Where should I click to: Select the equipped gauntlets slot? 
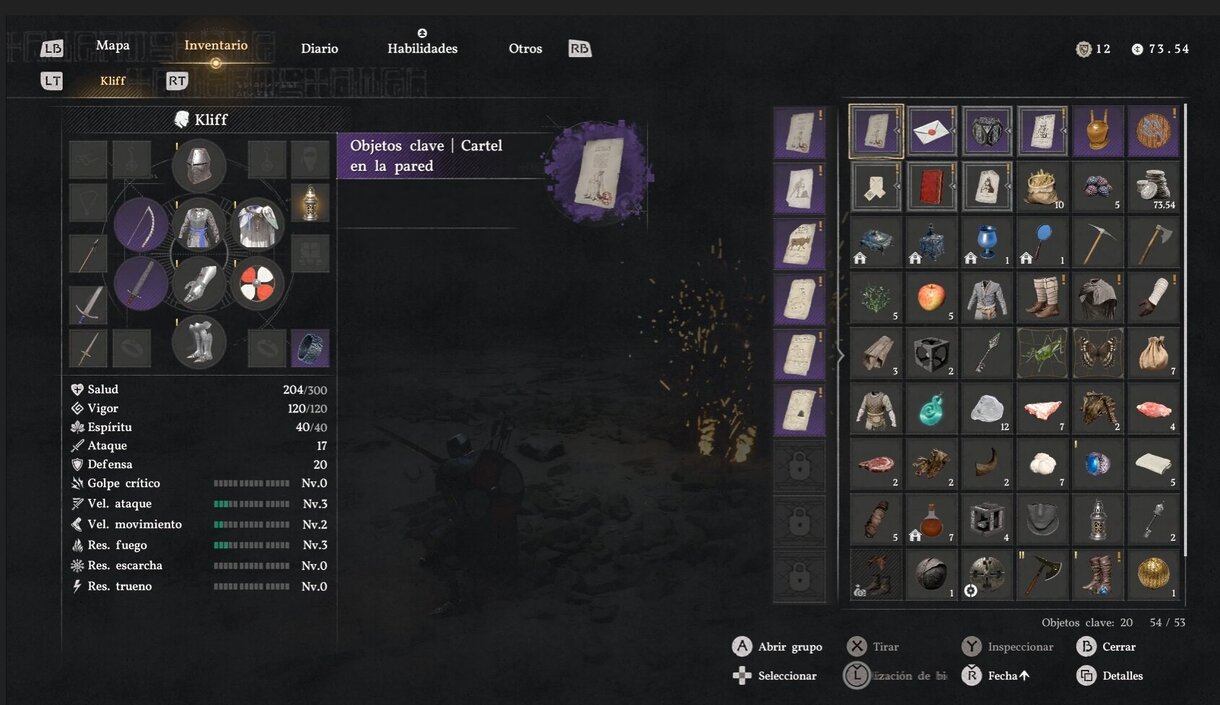point(199,284)
